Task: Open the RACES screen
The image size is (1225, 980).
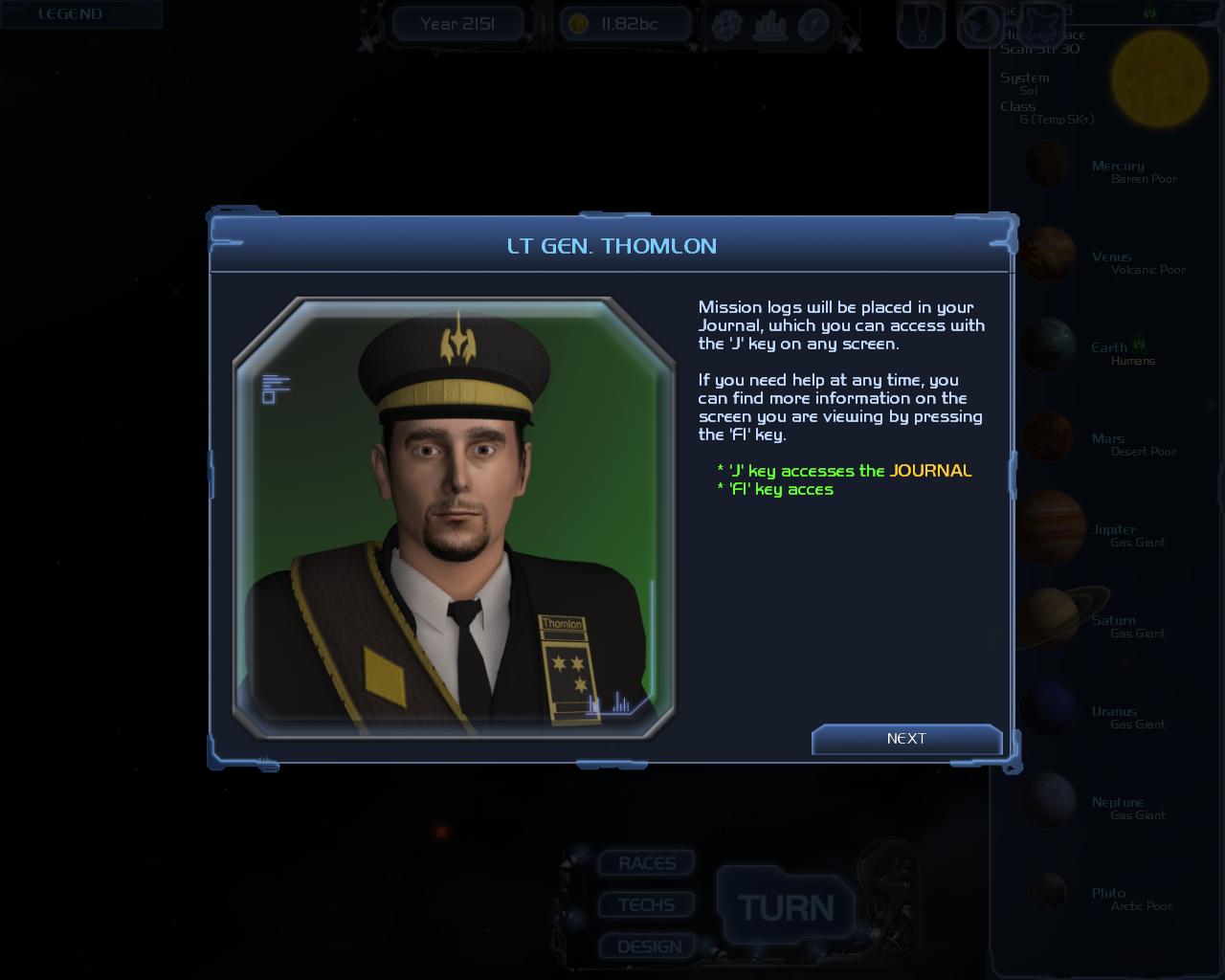Action: 647,863
